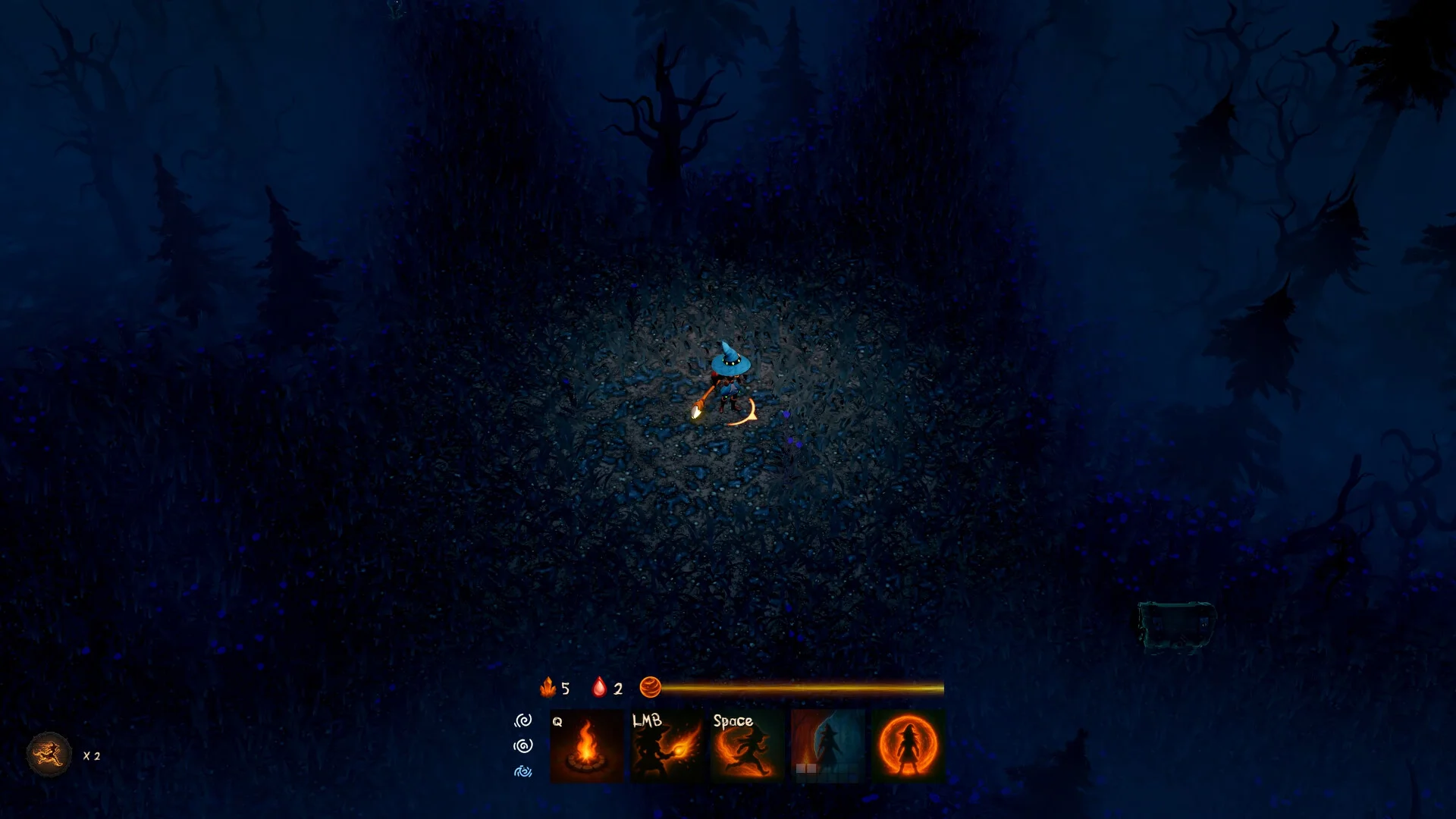This screenshot has width=1456, height=819.
Task: Select the blue swirl icon
Action: pos(523,771)
